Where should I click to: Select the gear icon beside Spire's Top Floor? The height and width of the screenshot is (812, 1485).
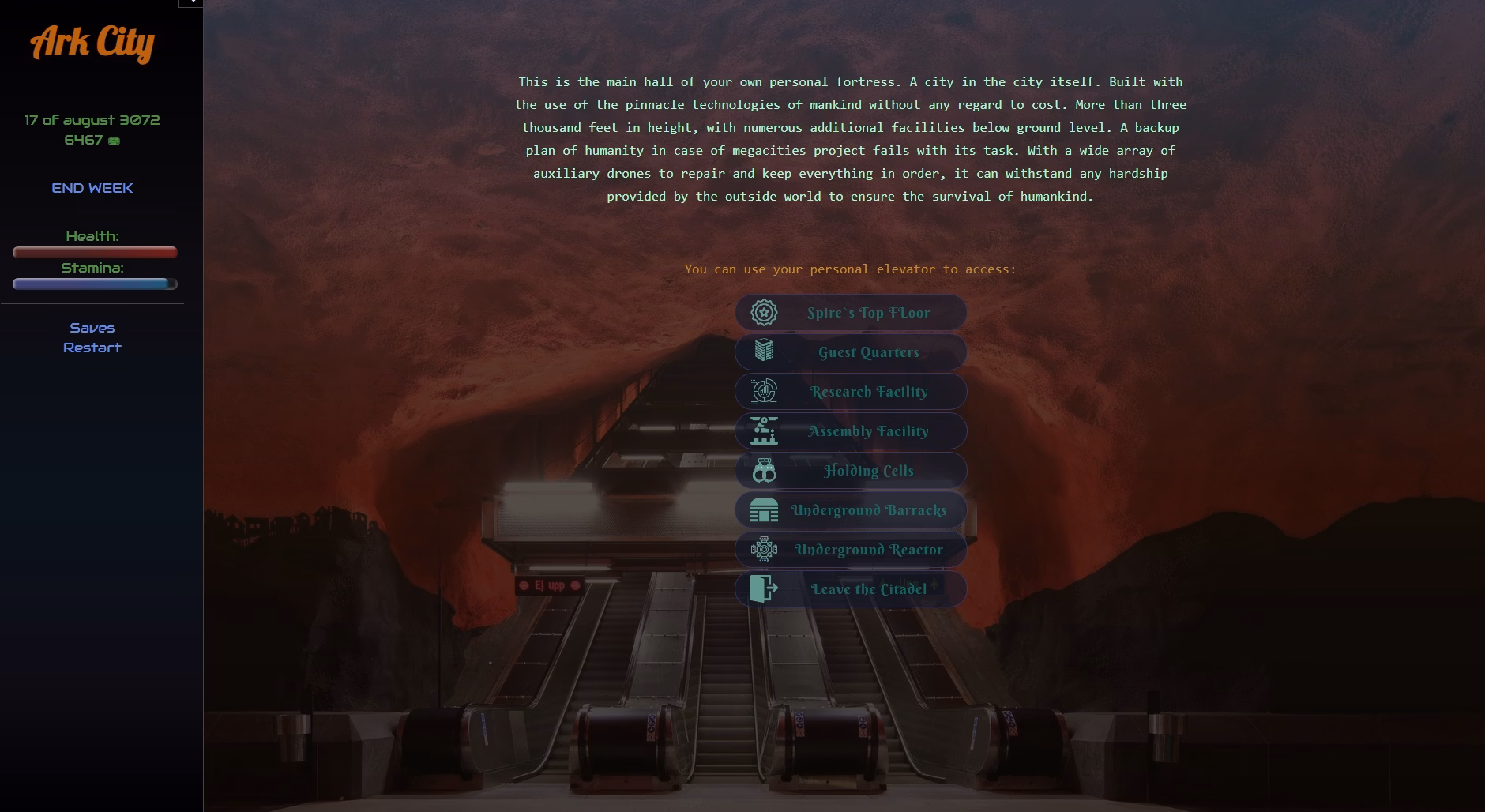pyautogui.click(x=763, y=312)
